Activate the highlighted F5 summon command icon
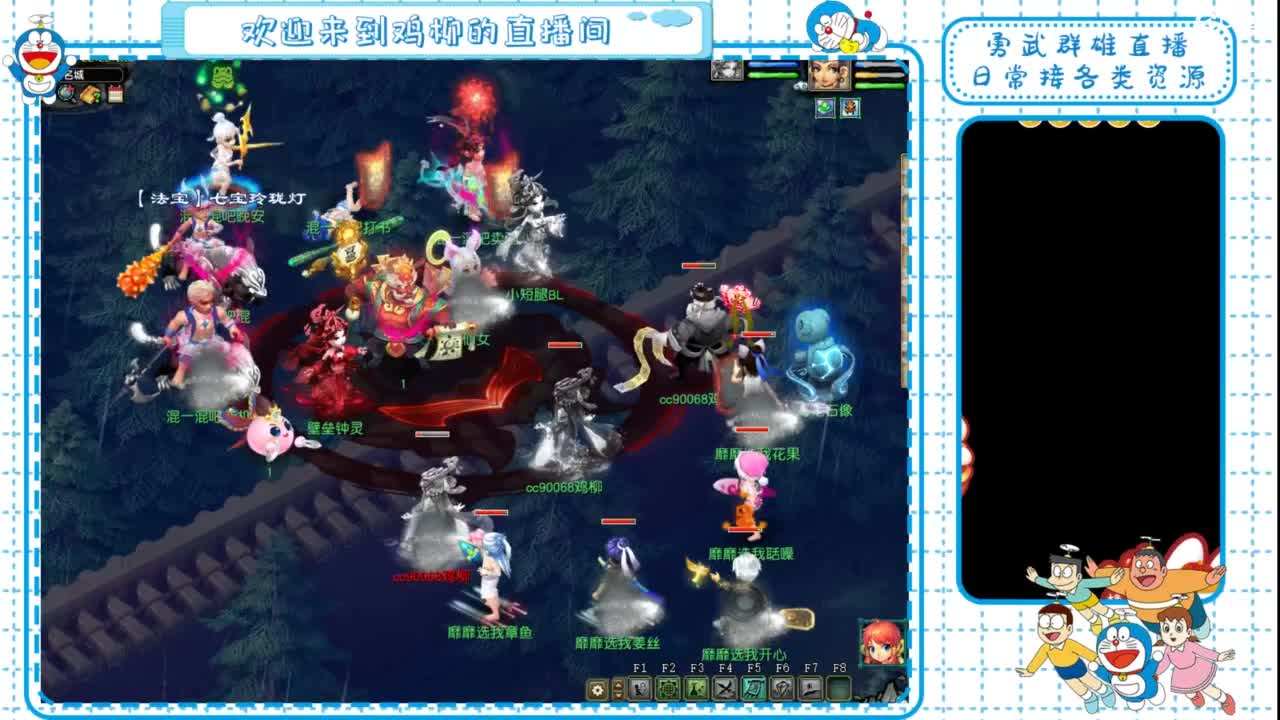This screenshot has width=1280, height=720. pyautogui.click(x=751, y=688)
